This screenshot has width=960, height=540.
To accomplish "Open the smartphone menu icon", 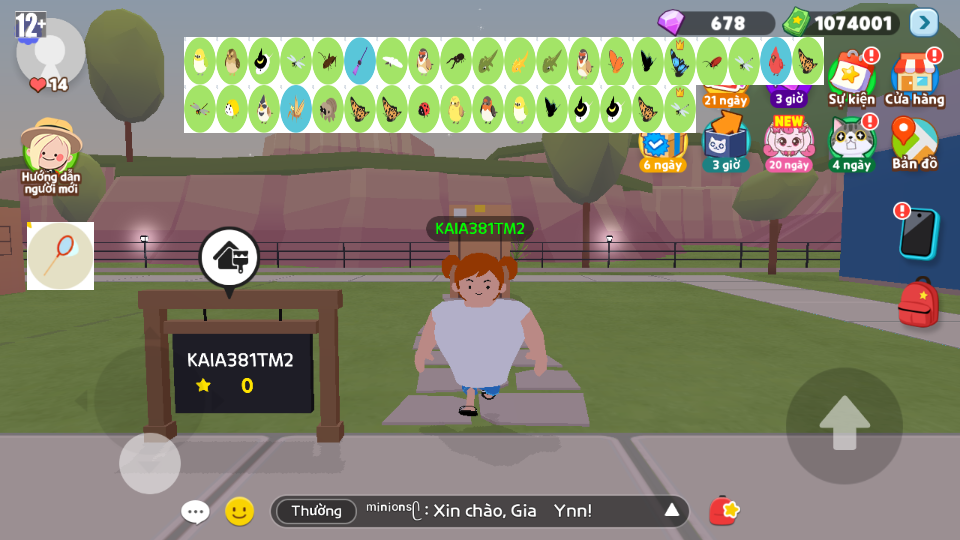I will (x=918, y=233).
